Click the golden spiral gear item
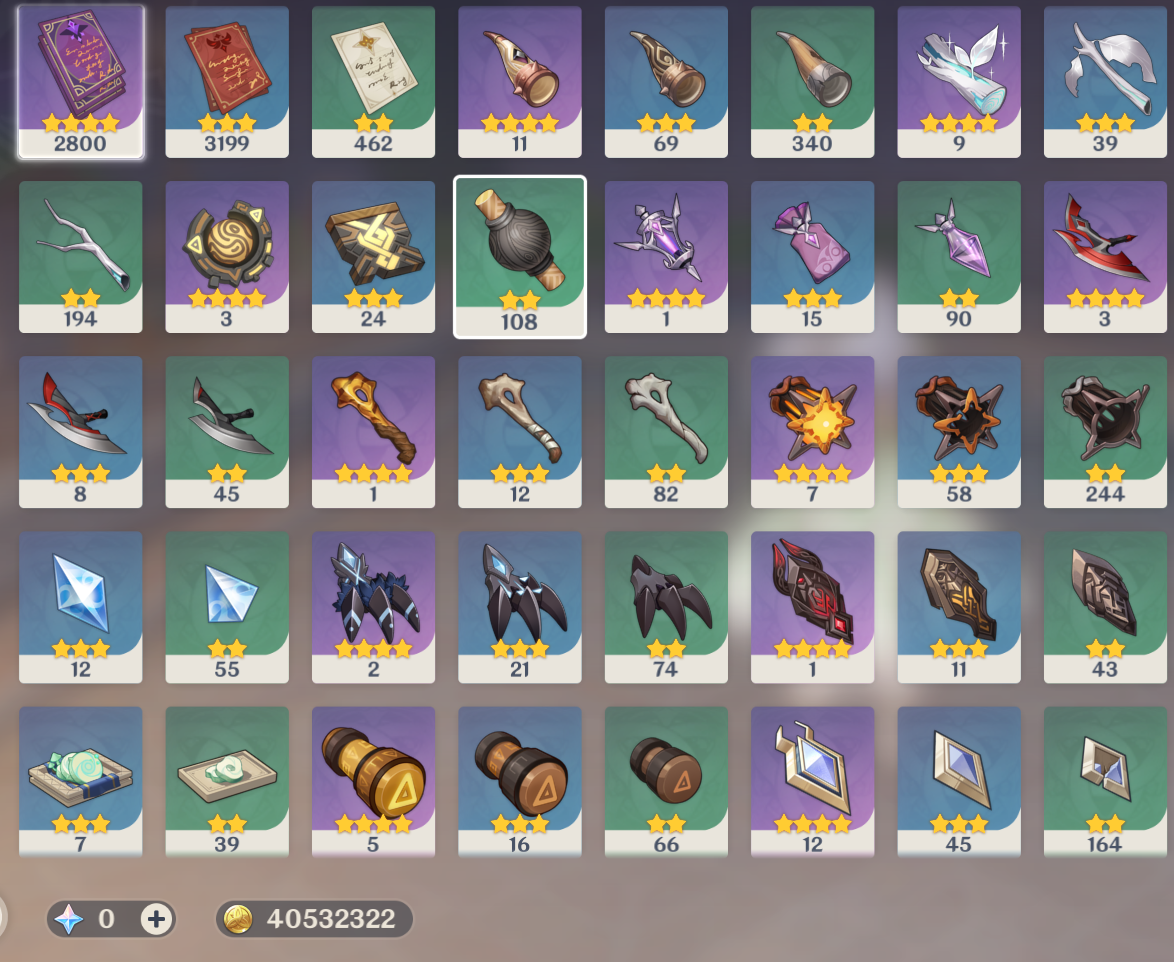 pyautogui.click(x=227, y=256)
